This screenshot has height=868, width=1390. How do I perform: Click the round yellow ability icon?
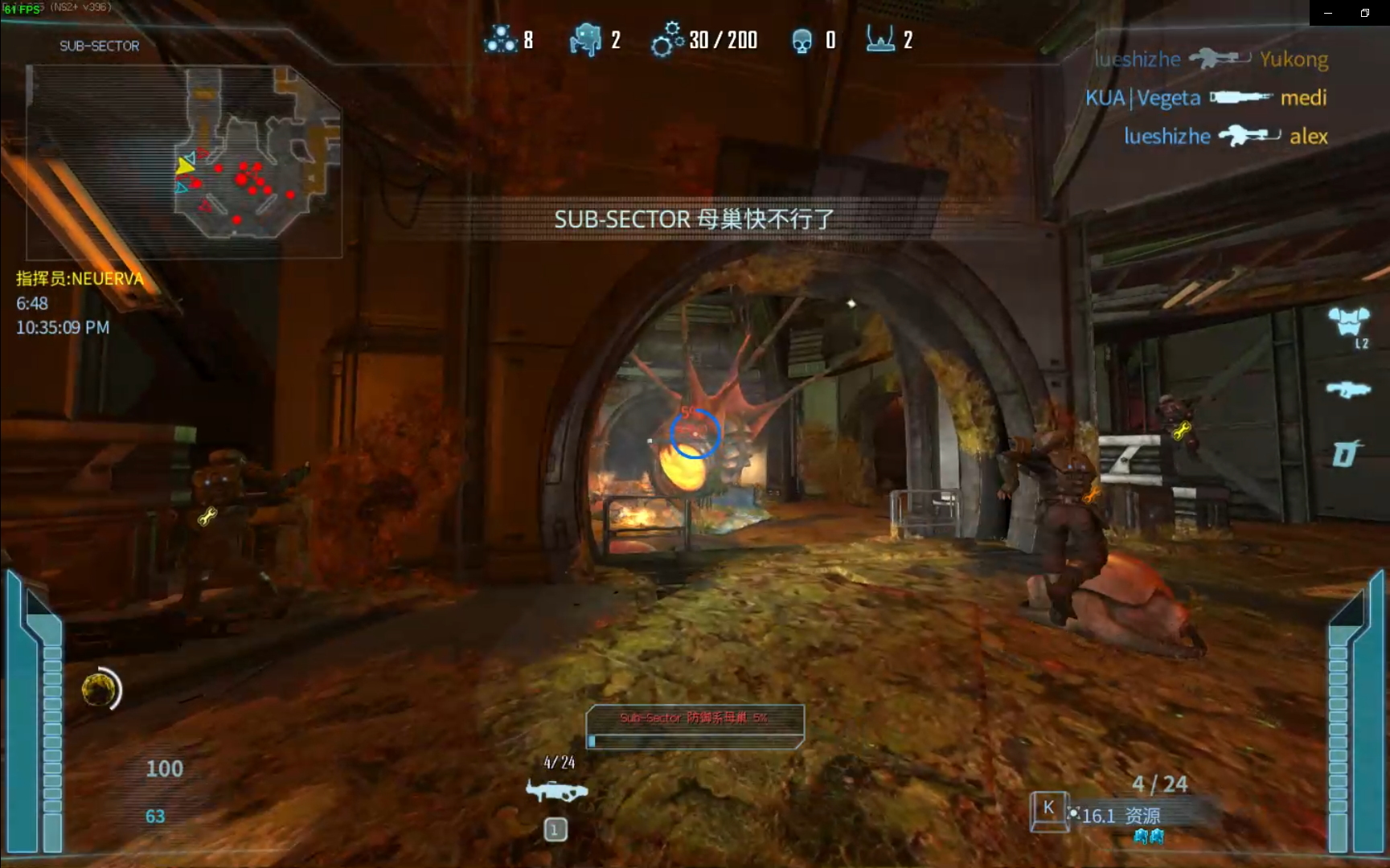pyautogui.click(x=99, y=690)
